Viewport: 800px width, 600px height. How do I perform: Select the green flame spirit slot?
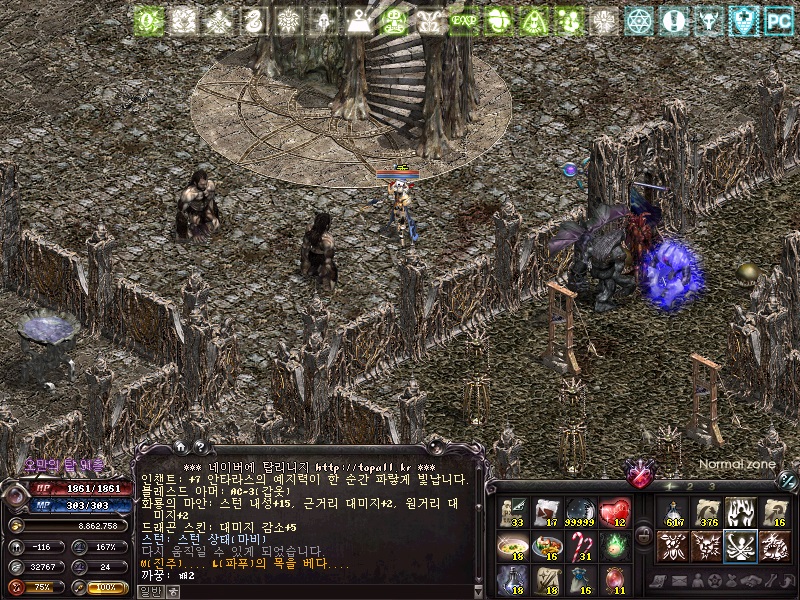click(x=614, y=546)
